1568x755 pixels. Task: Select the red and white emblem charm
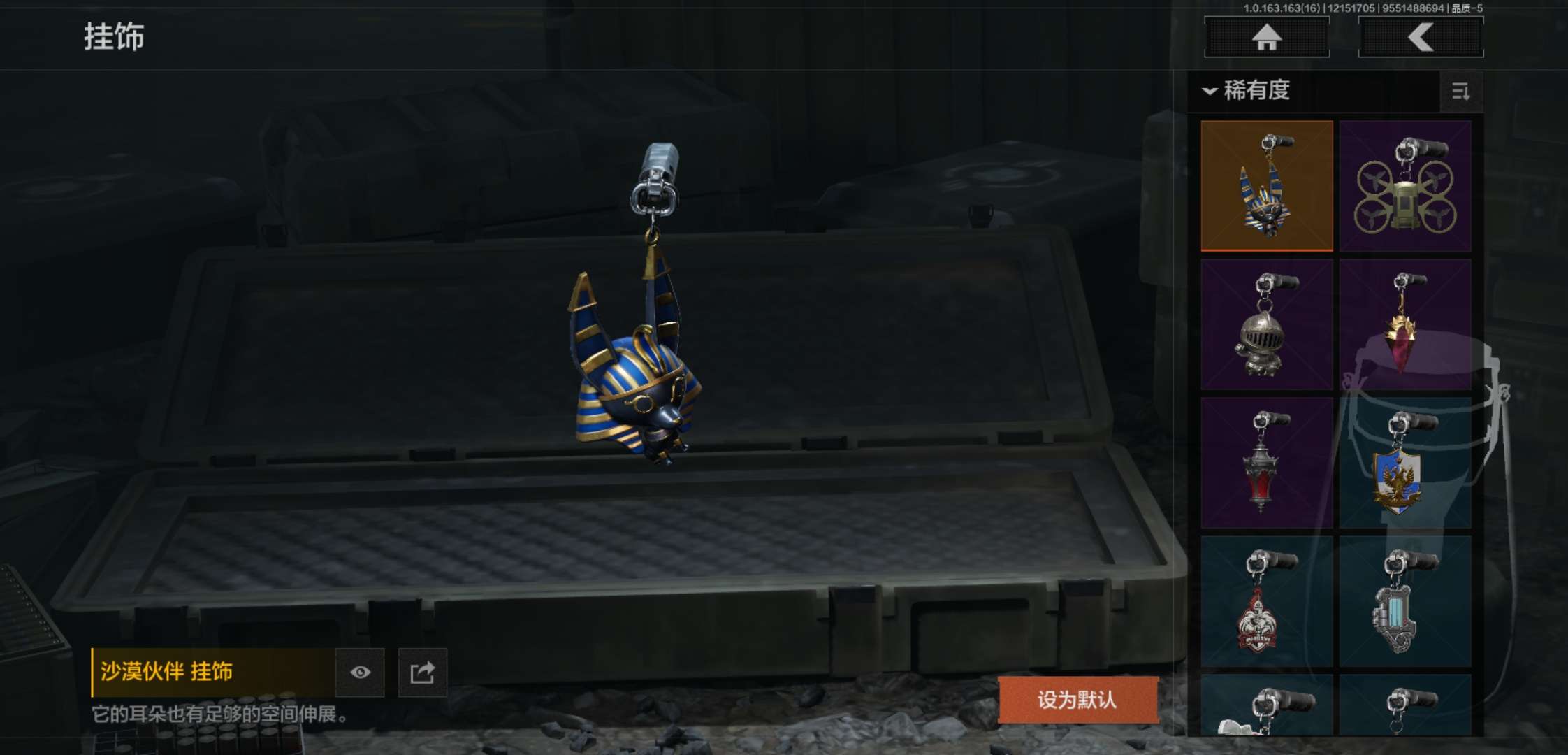coord(1267,601)
